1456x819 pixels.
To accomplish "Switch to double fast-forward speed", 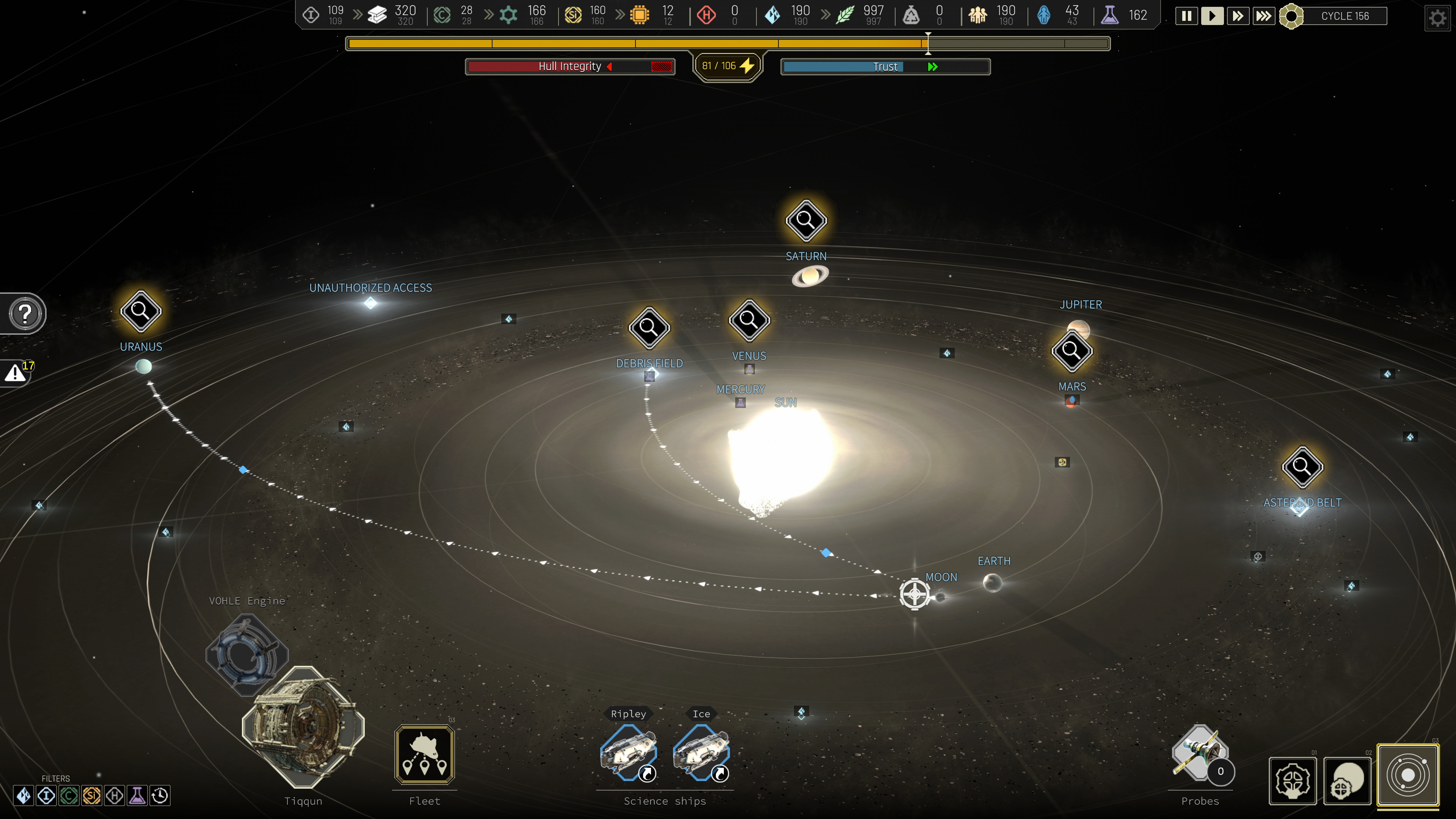I will (x=1238, y=16).
